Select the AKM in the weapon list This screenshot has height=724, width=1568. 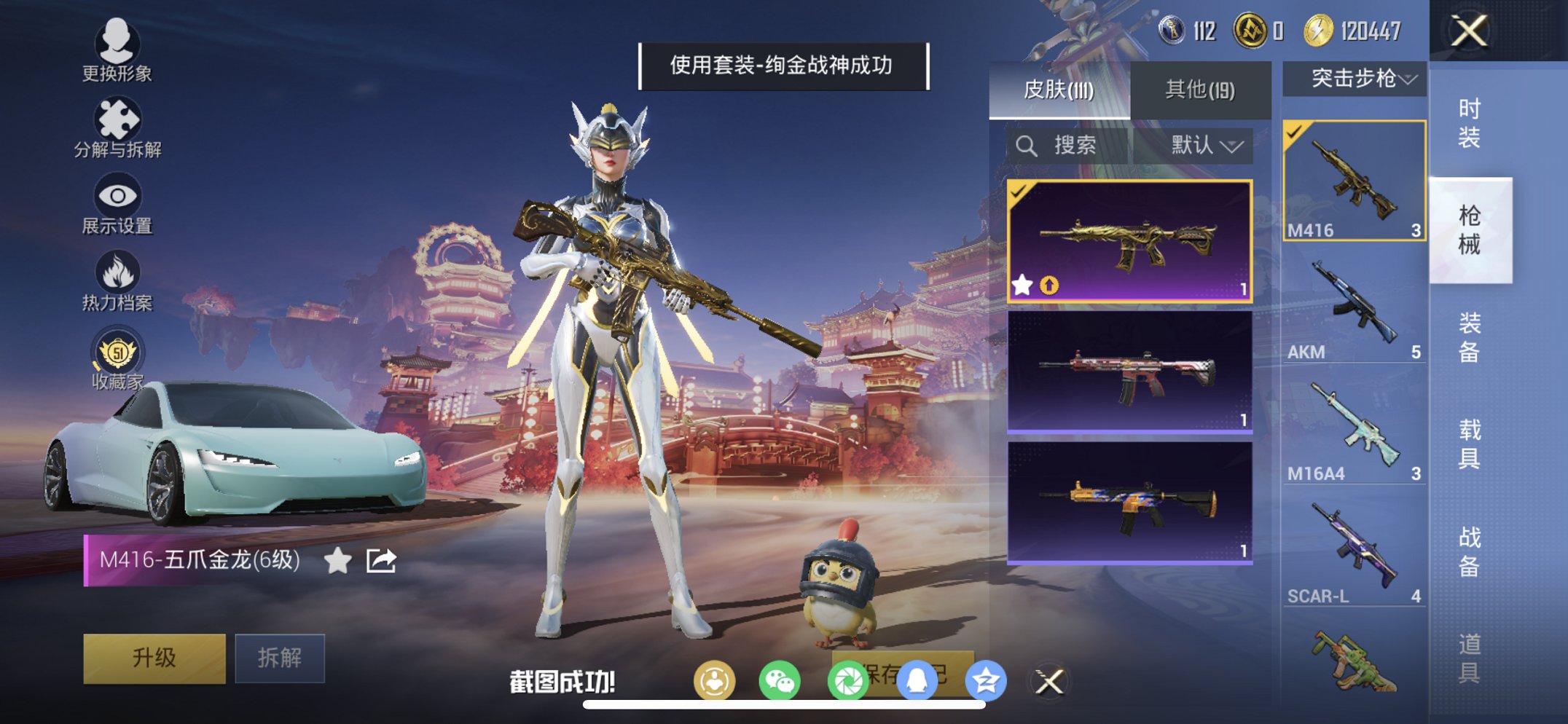point(1352,306)
